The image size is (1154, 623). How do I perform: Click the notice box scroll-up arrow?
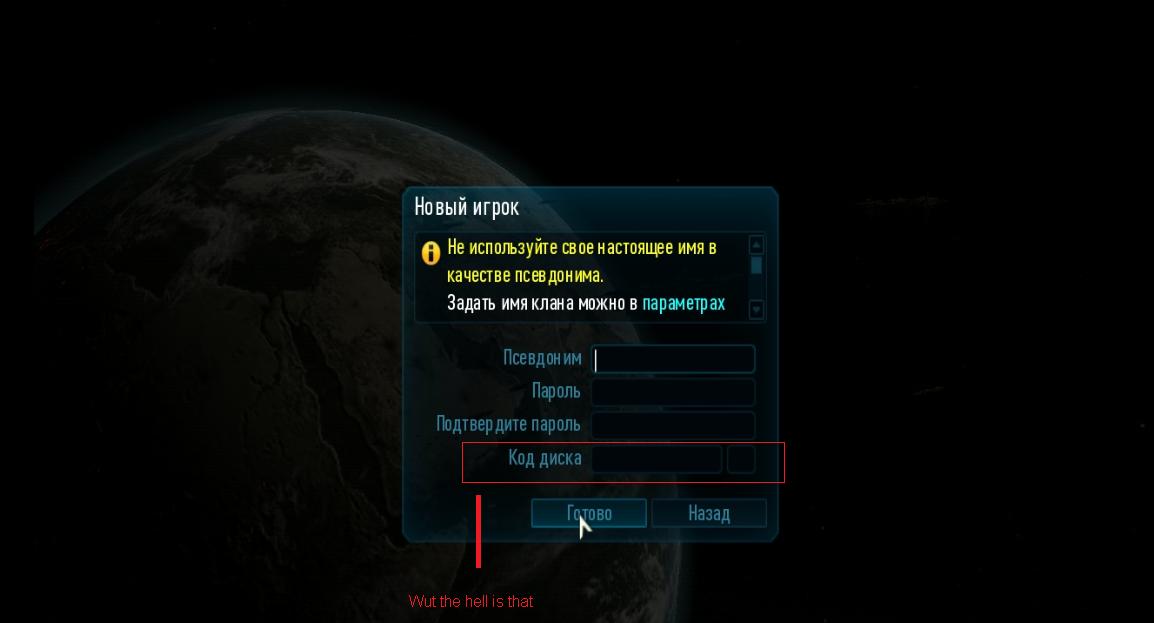[756, 245]
